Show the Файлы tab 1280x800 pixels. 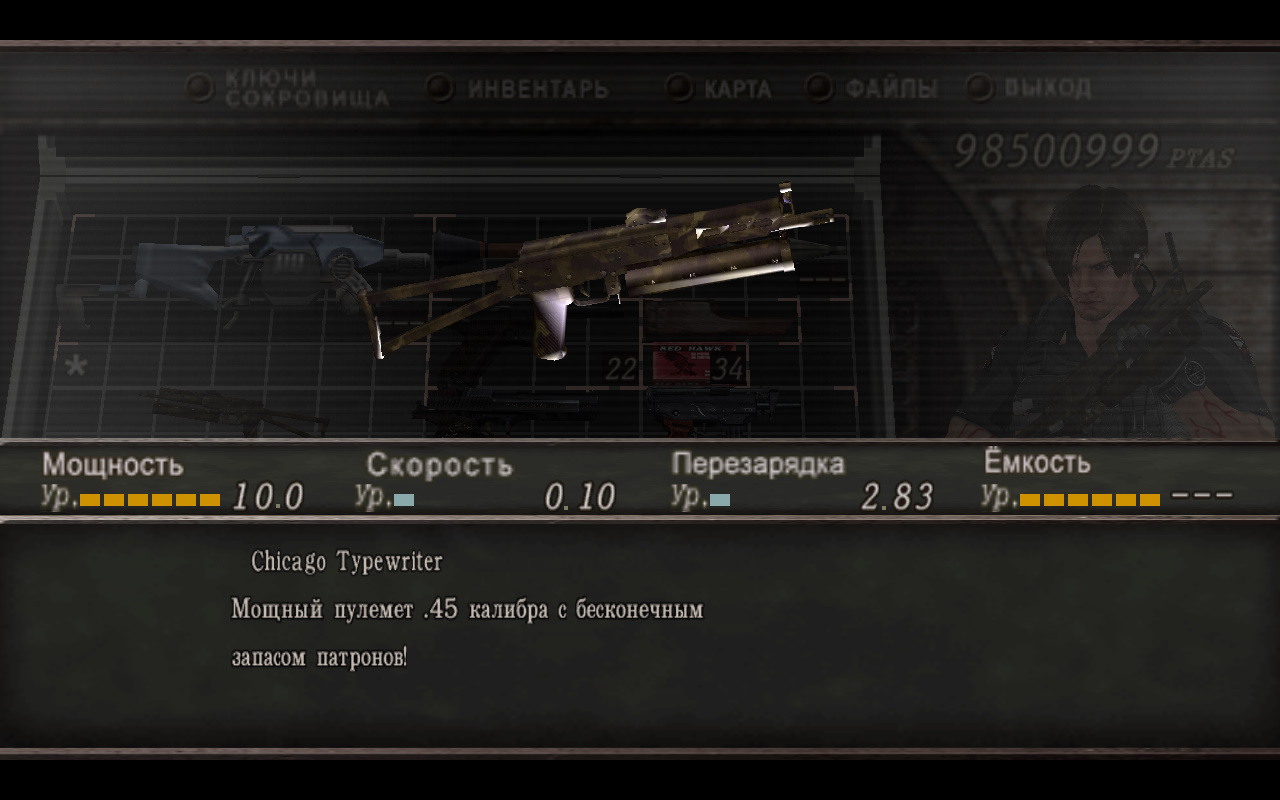point(890,89)
